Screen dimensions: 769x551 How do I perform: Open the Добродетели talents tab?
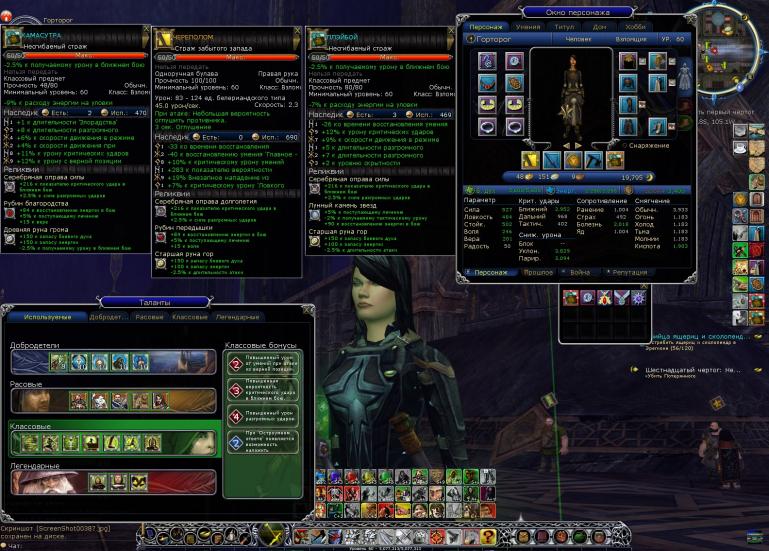pyautogui.click(x=109, y=317)
